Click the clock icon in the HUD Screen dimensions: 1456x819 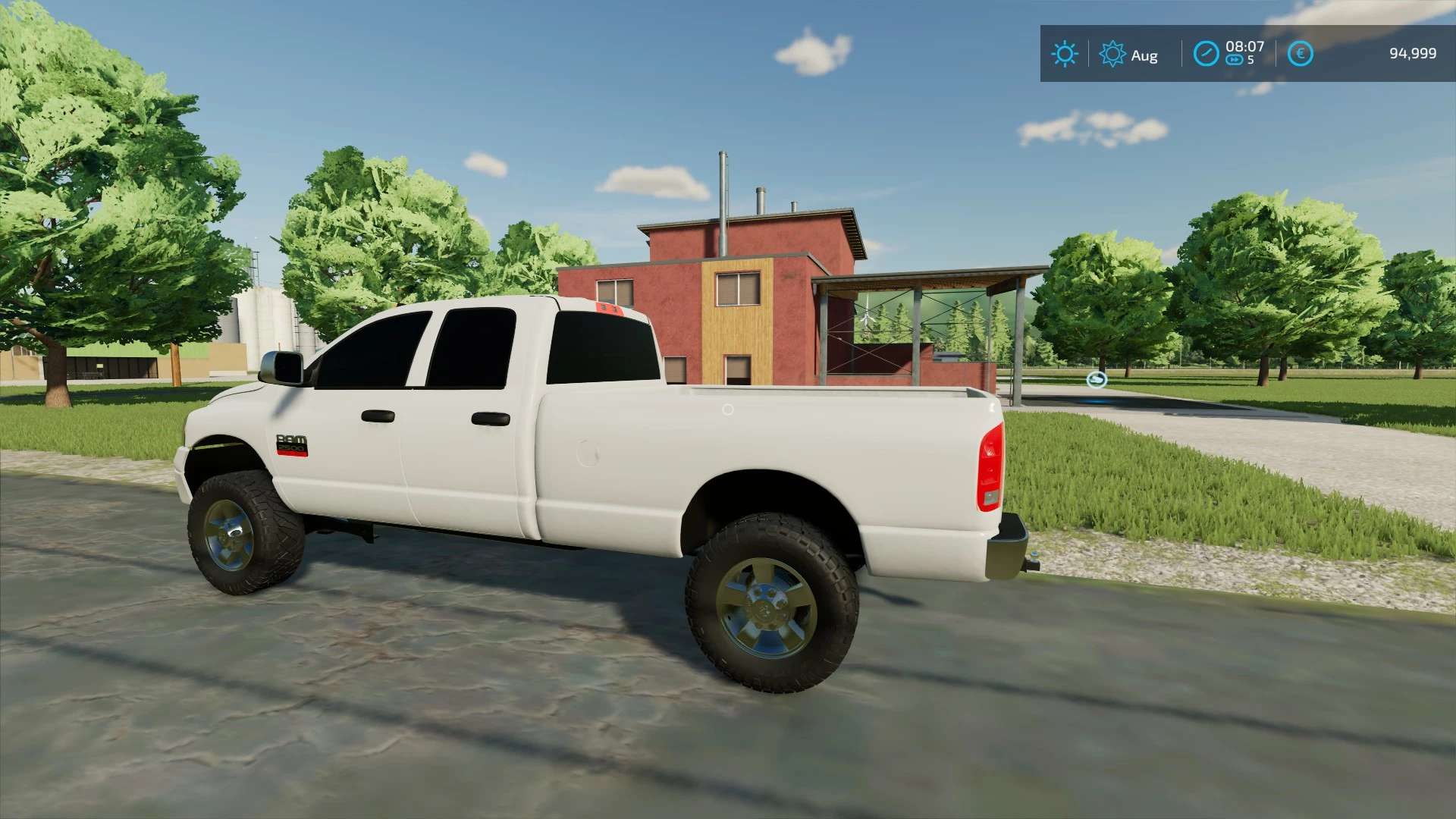(x=1206, y=54)
